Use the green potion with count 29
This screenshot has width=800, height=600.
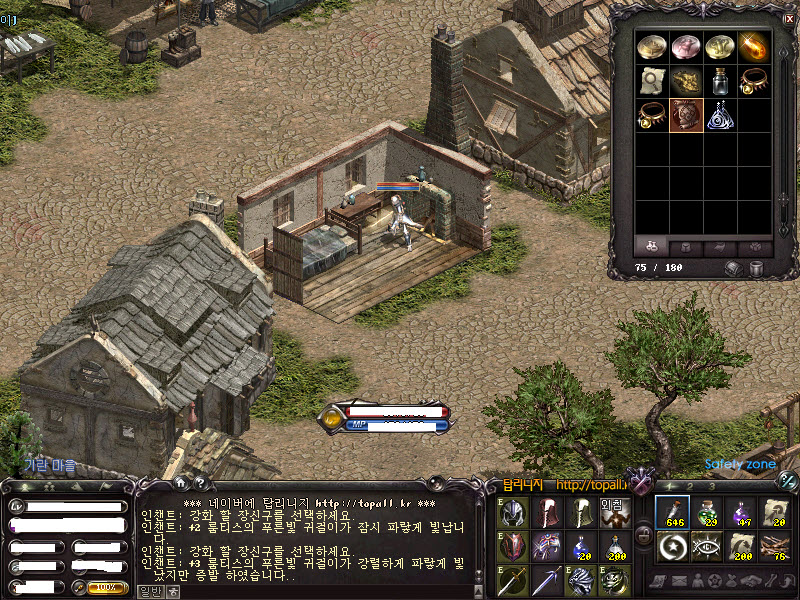[x=707, y=513]
